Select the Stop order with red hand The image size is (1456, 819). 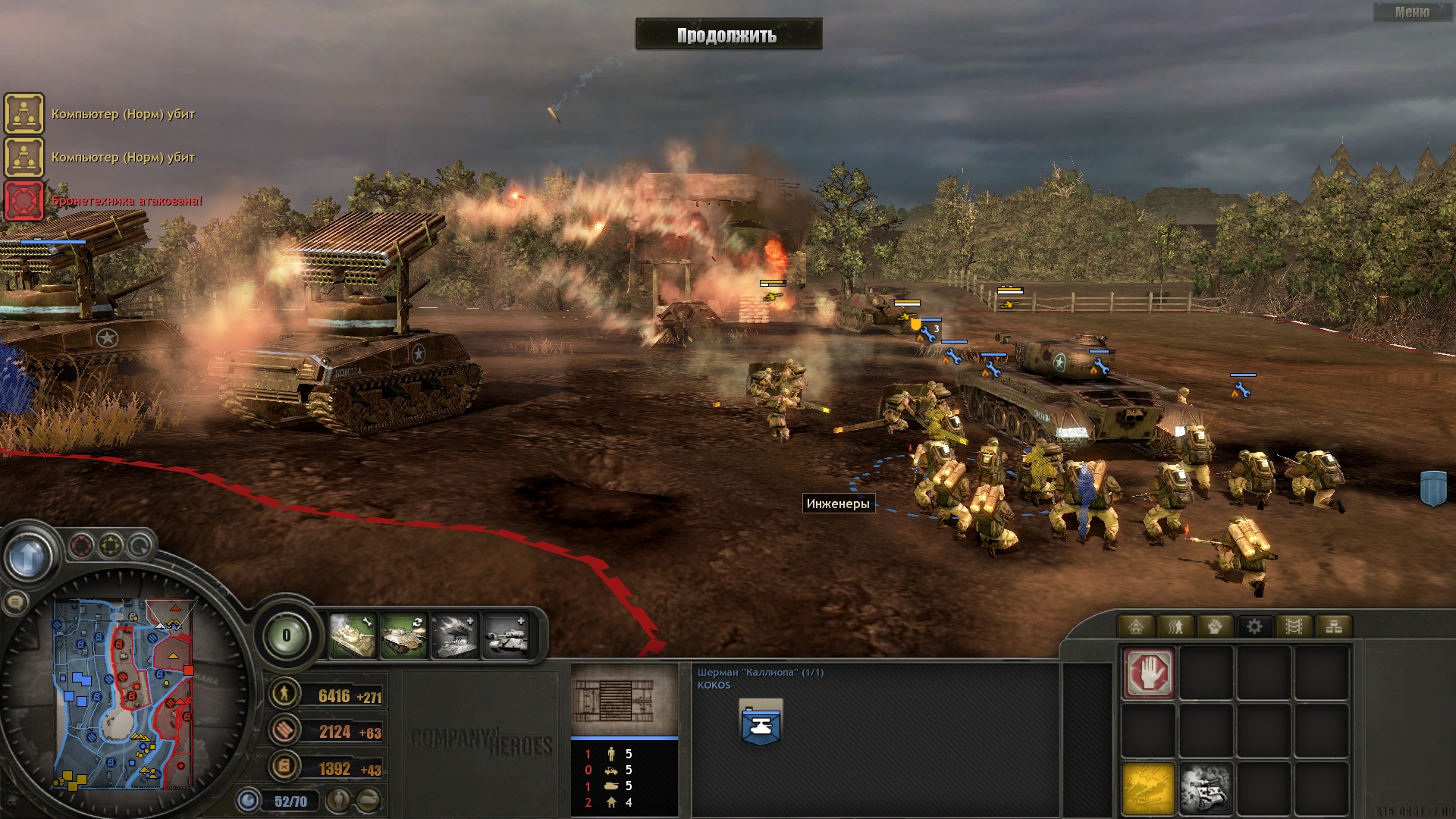click(1148, 672)
